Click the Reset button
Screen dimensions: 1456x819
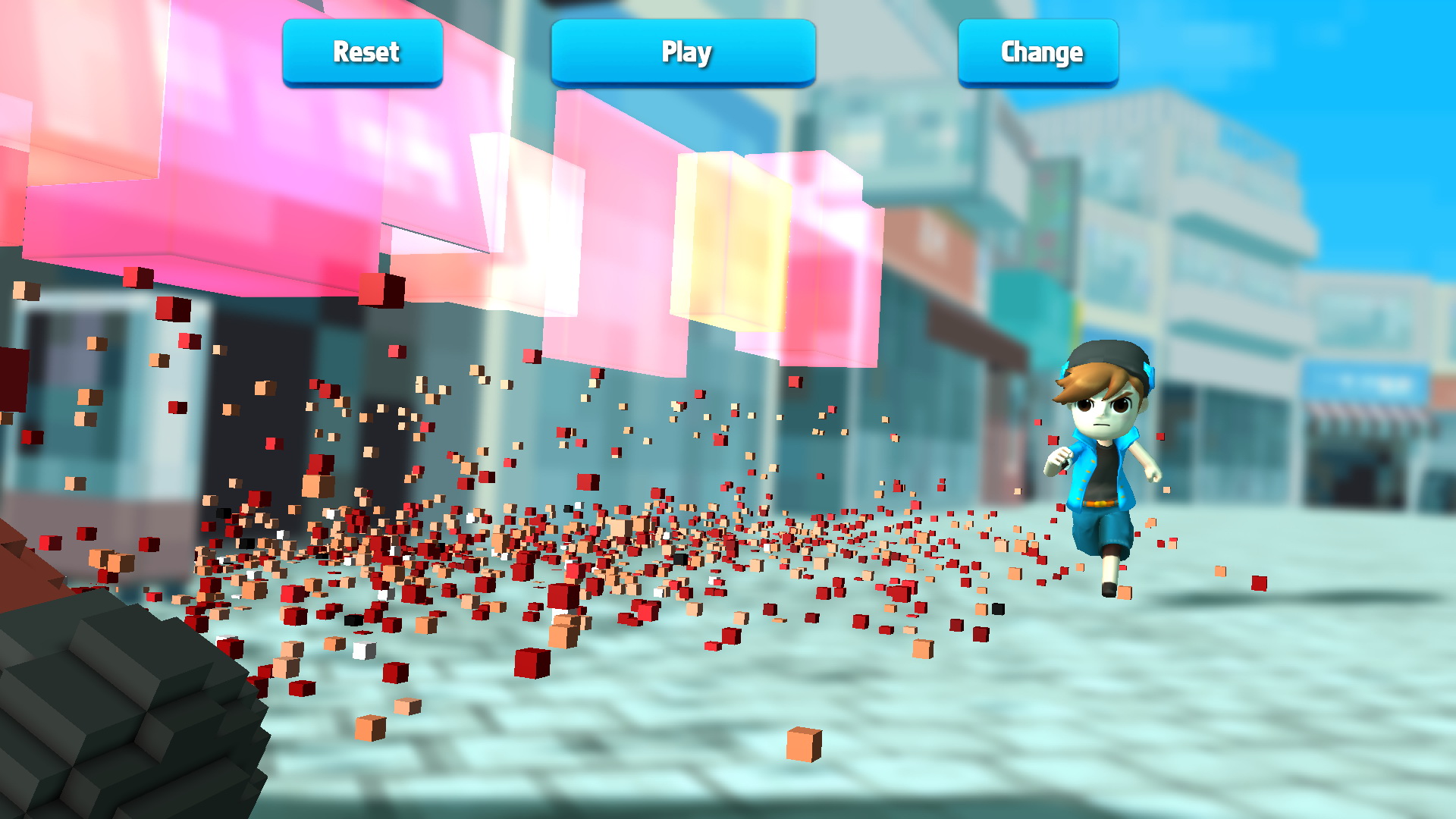(363, 52)
